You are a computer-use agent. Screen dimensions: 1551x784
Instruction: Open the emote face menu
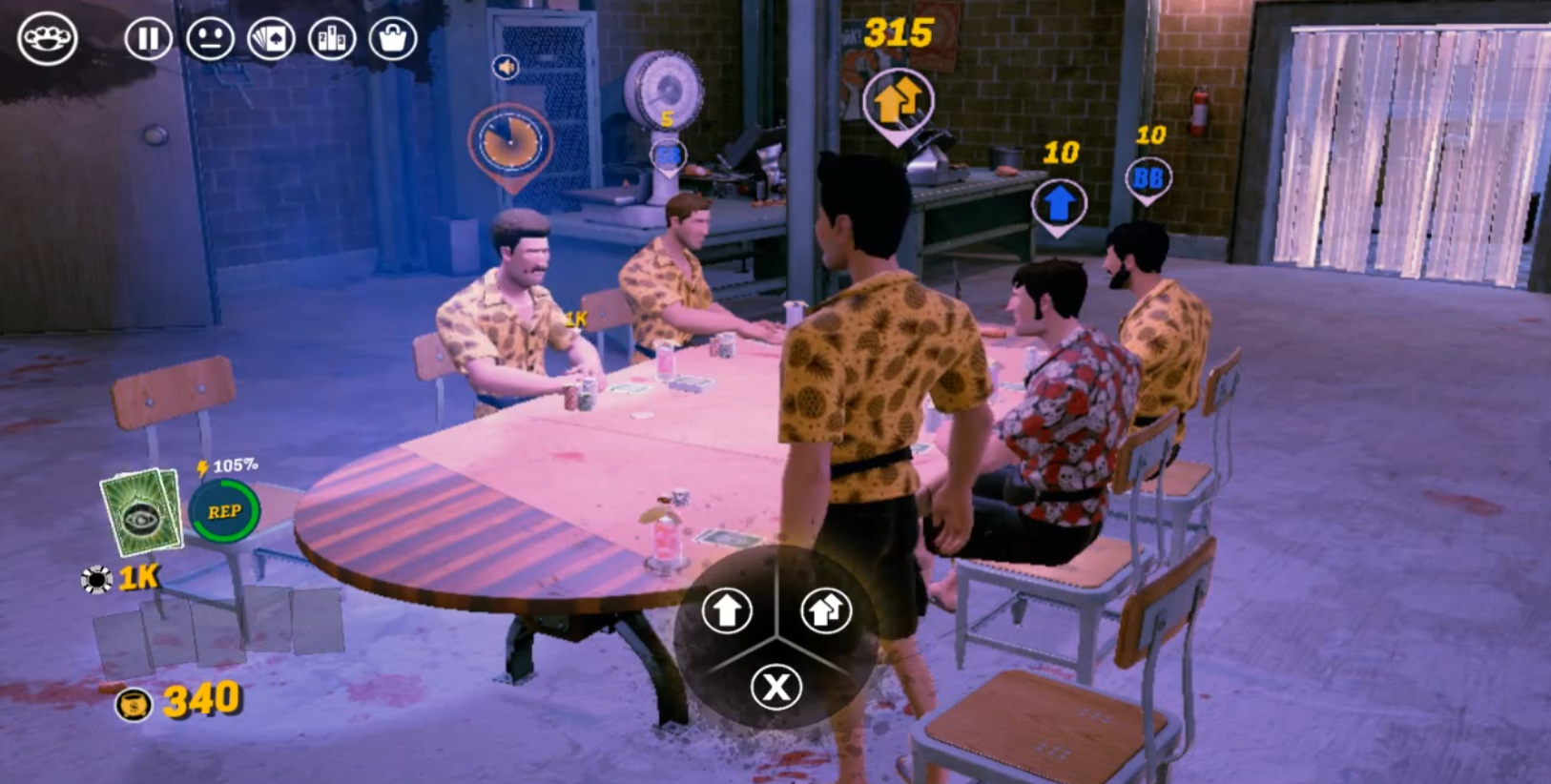pyautogui.click(x=210, y=39)
